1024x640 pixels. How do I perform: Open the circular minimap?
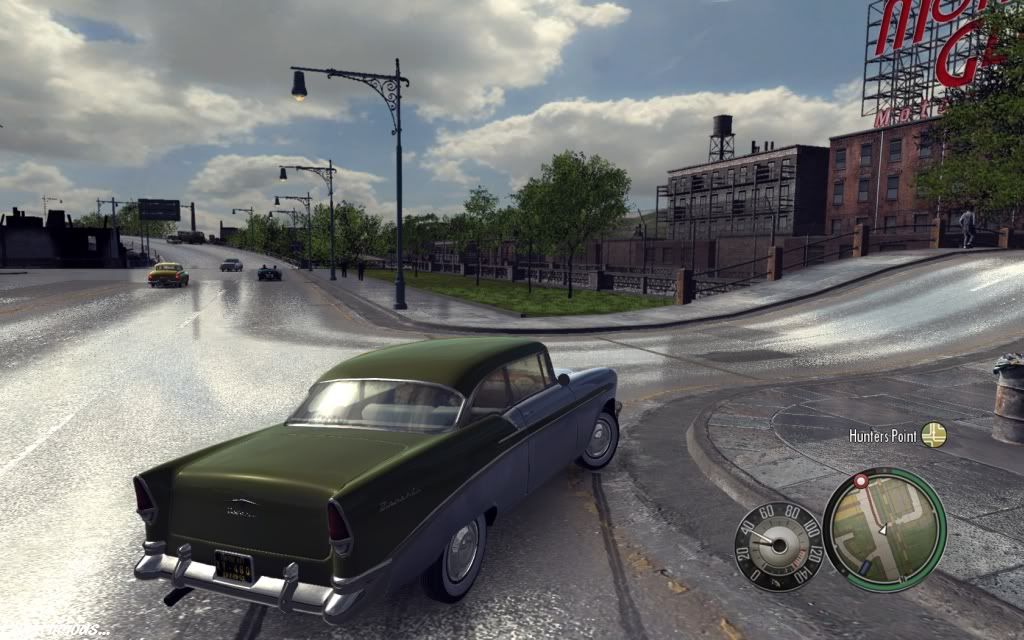coord(884,529)
